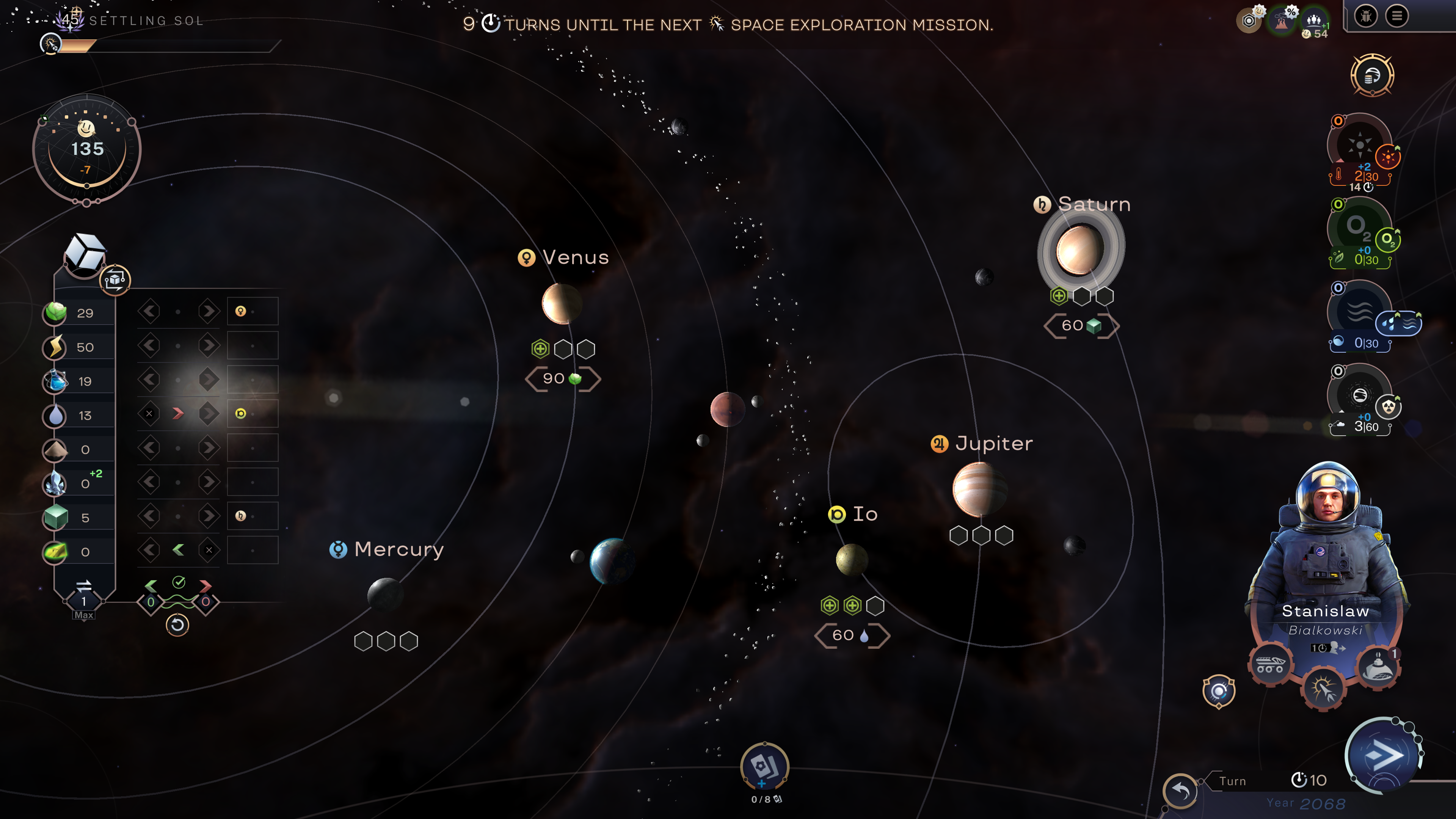End the current turn
Image resolution: width=1456 pixels, height=819 pixels.
(1383, 755)
